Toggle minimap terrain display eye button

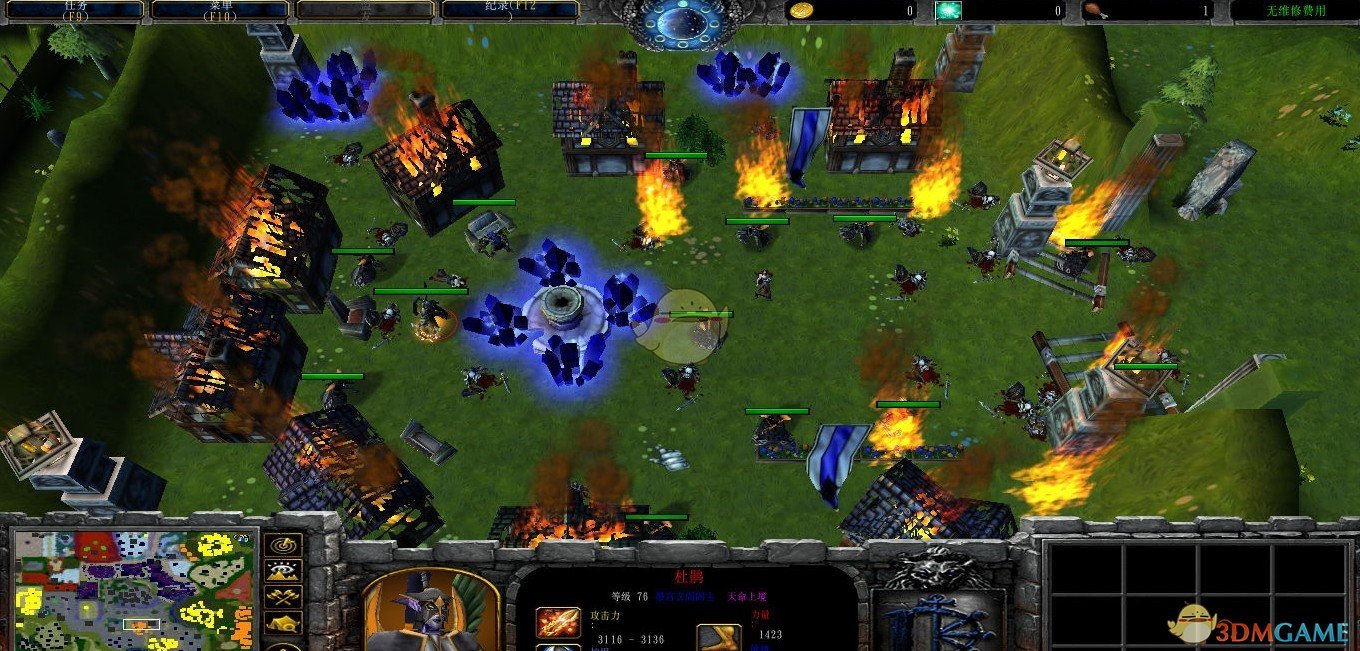[283, 572]
